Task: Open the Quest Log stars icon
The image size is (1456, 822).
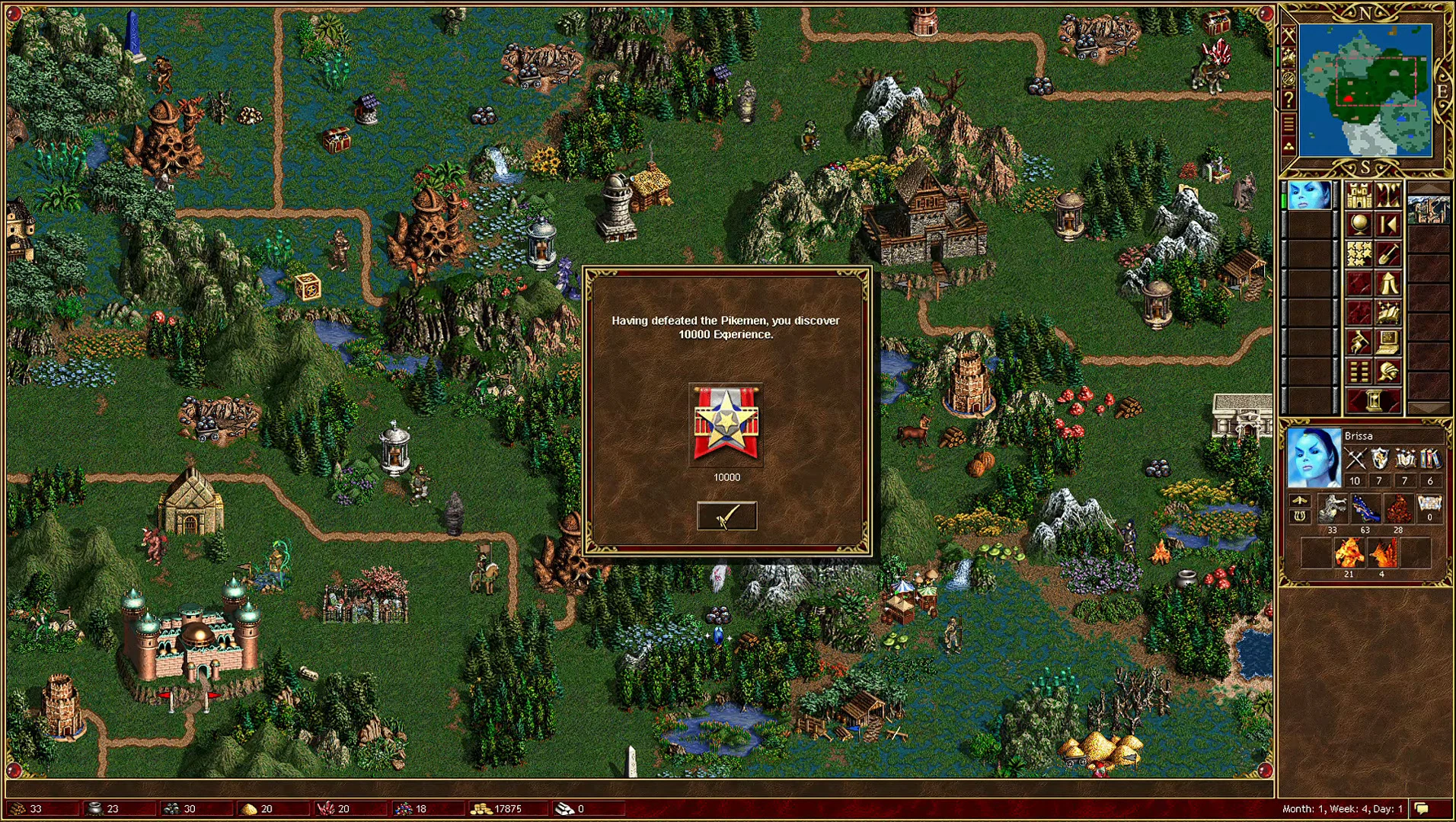Action: tap(1359, 253)
